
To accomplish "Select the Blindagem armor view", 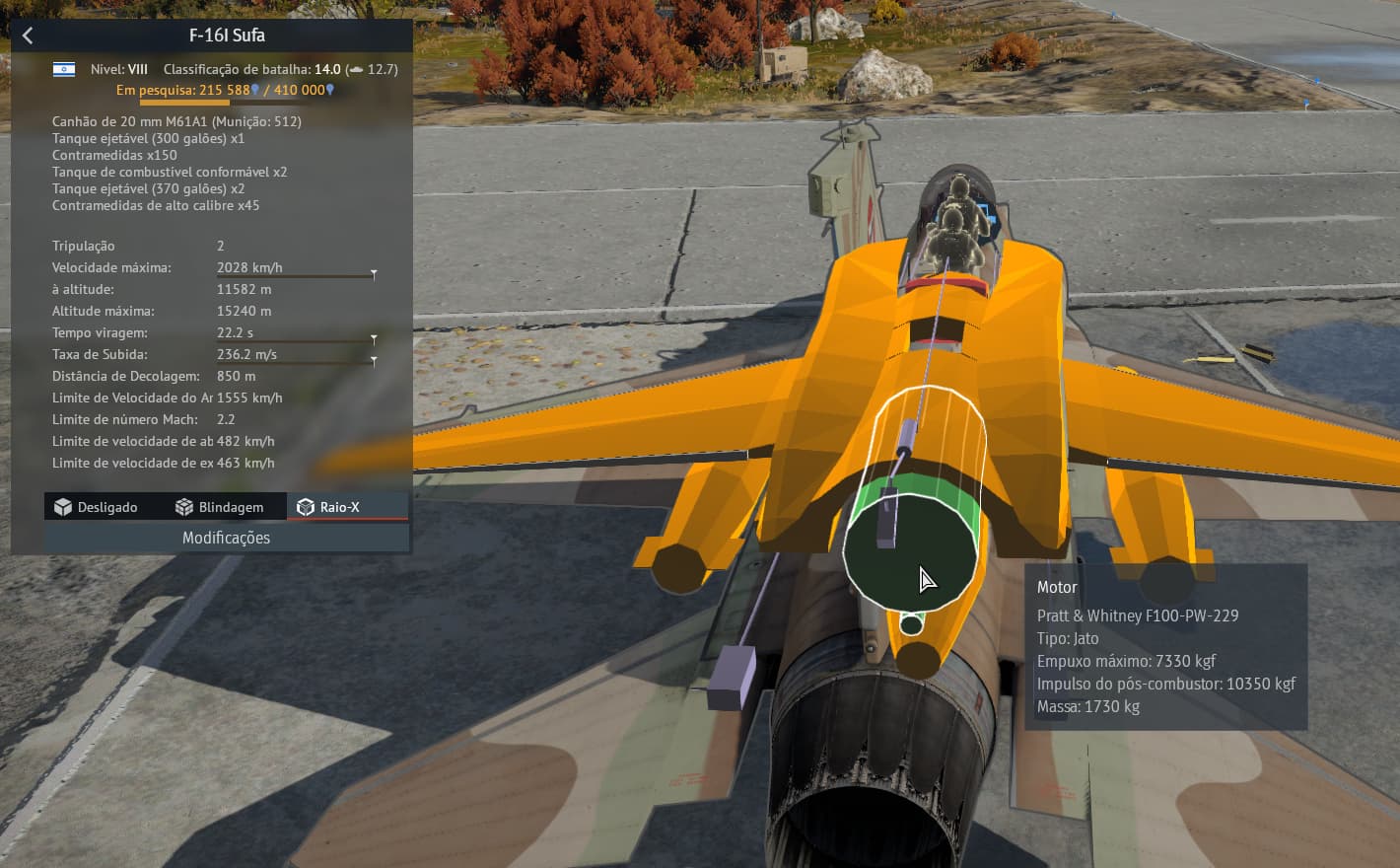I will [x=220, y=507].
